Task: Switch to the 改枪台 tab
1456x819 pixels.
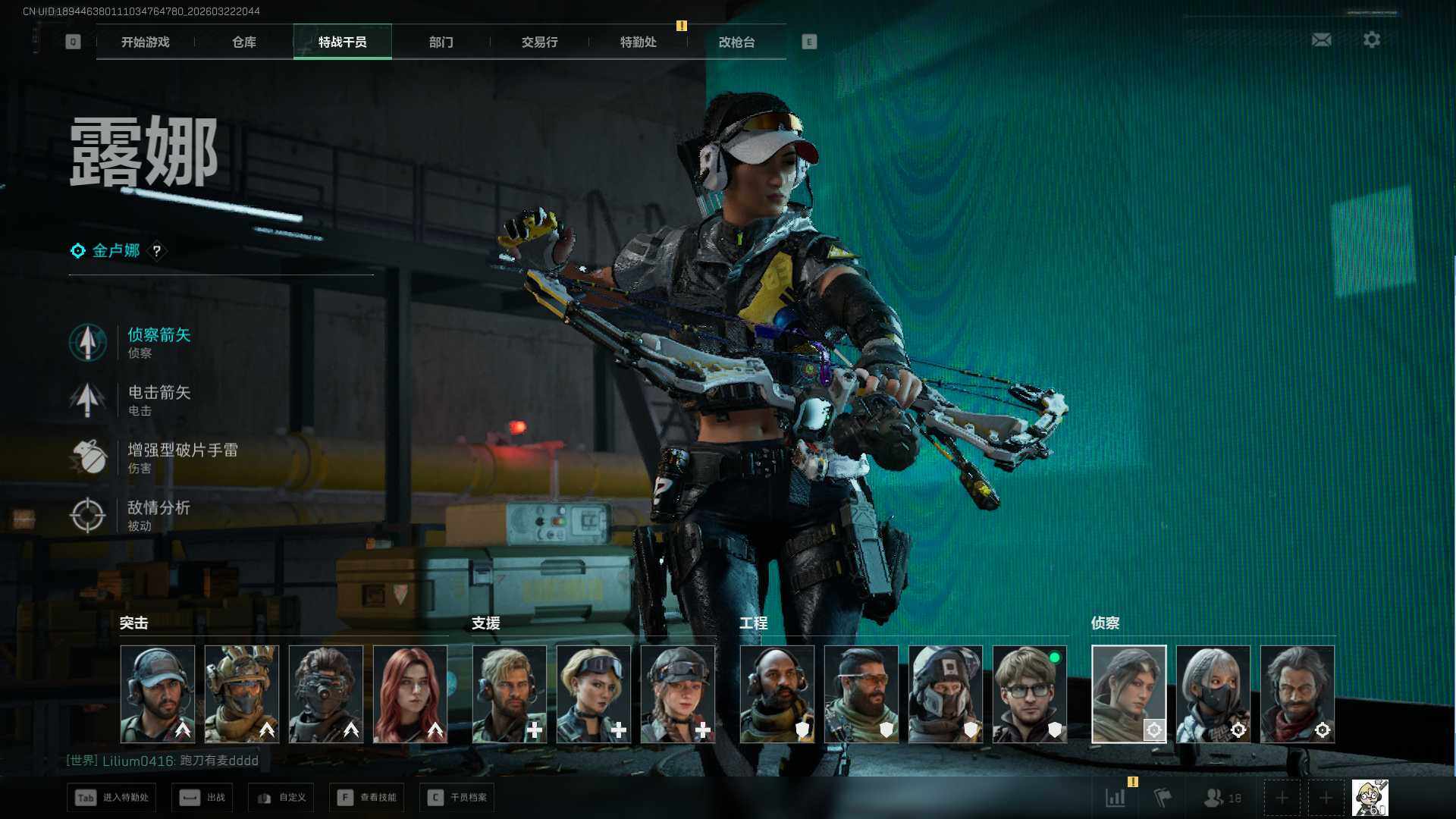Action: [x=737, y=42]
